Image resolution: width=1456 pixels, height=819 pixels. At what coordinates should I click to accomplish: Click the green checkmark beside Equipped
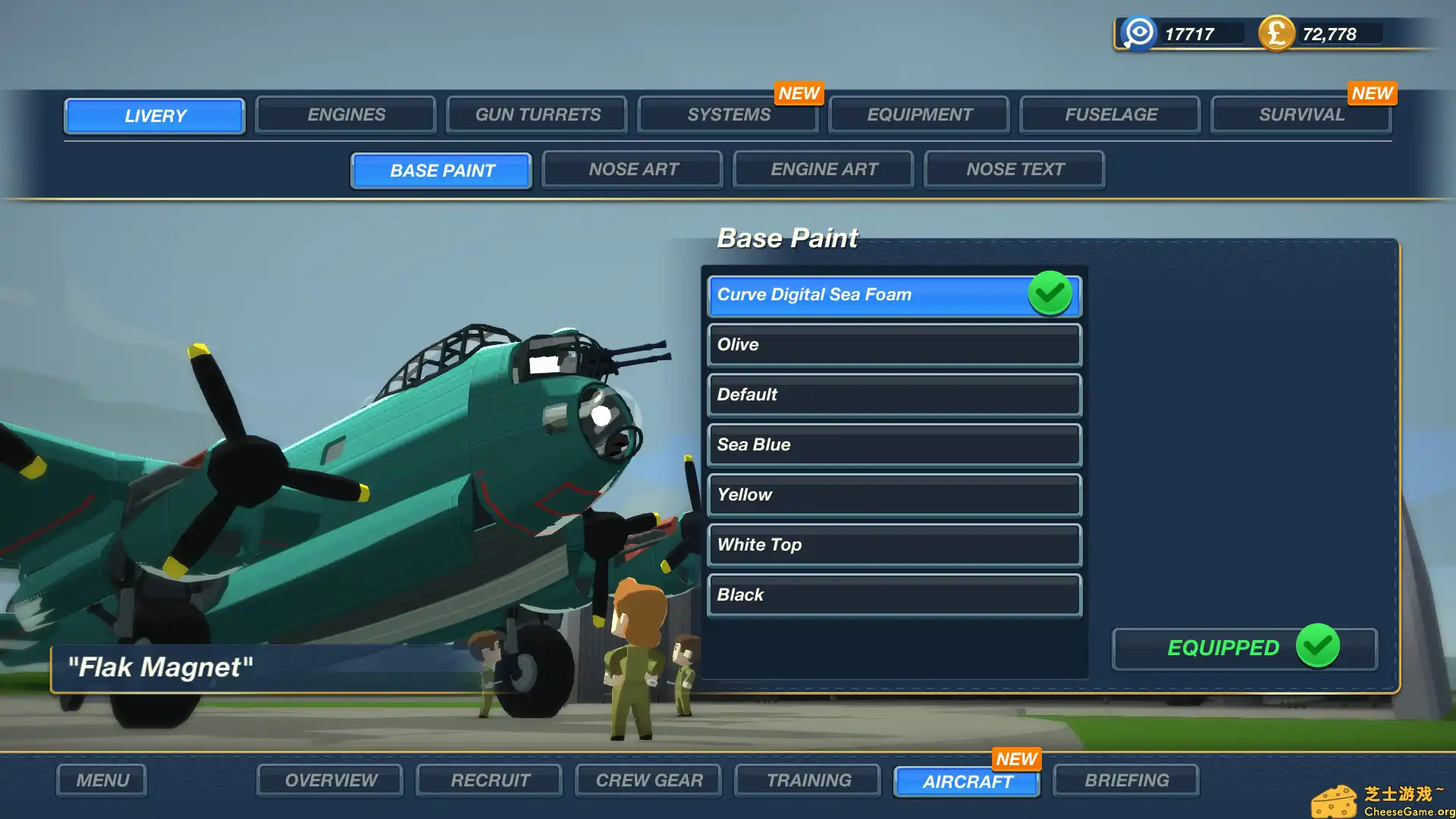[1317, 648]
